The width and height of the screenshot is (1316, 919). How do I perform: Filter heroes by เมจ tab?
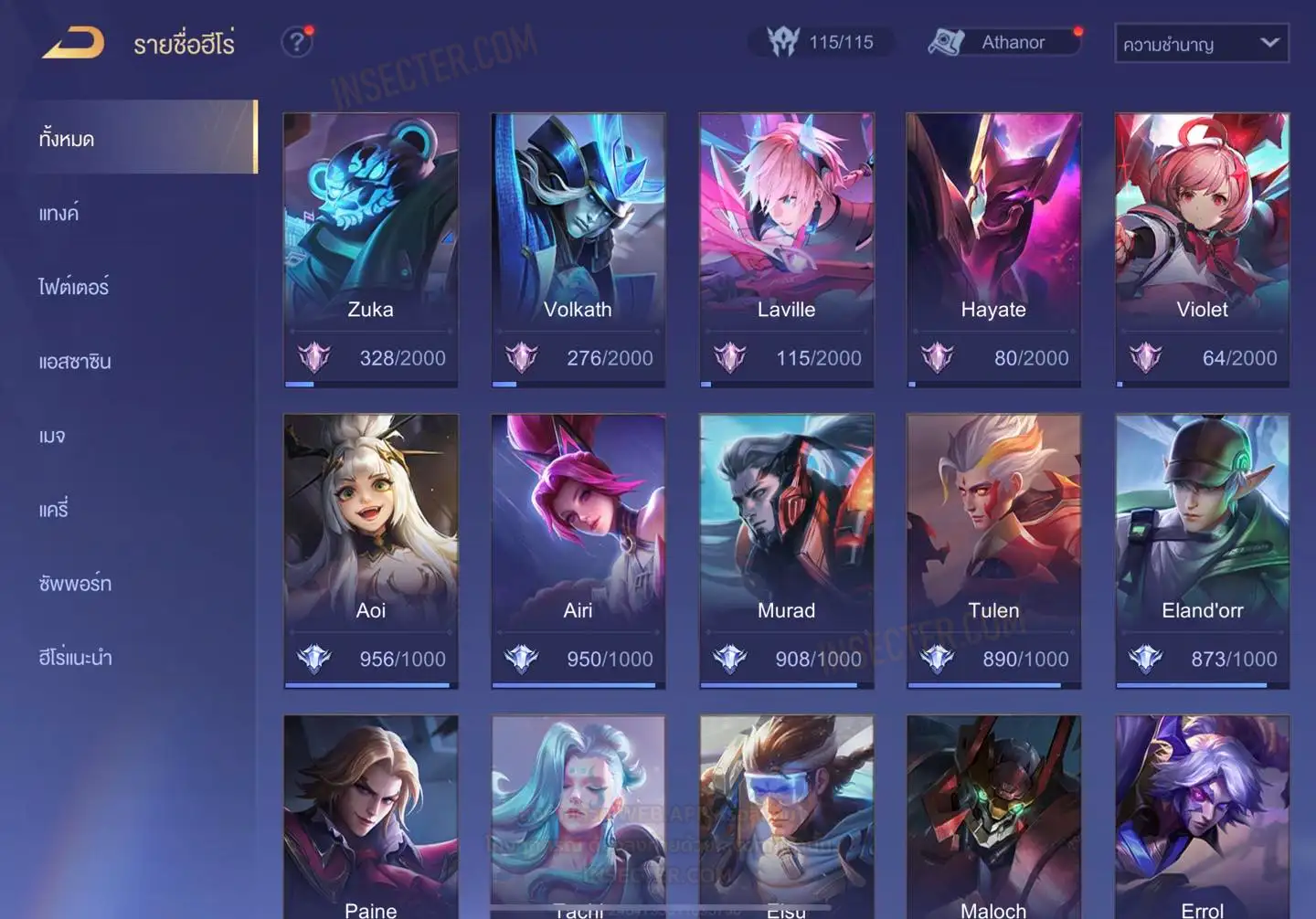click(52, 436)
